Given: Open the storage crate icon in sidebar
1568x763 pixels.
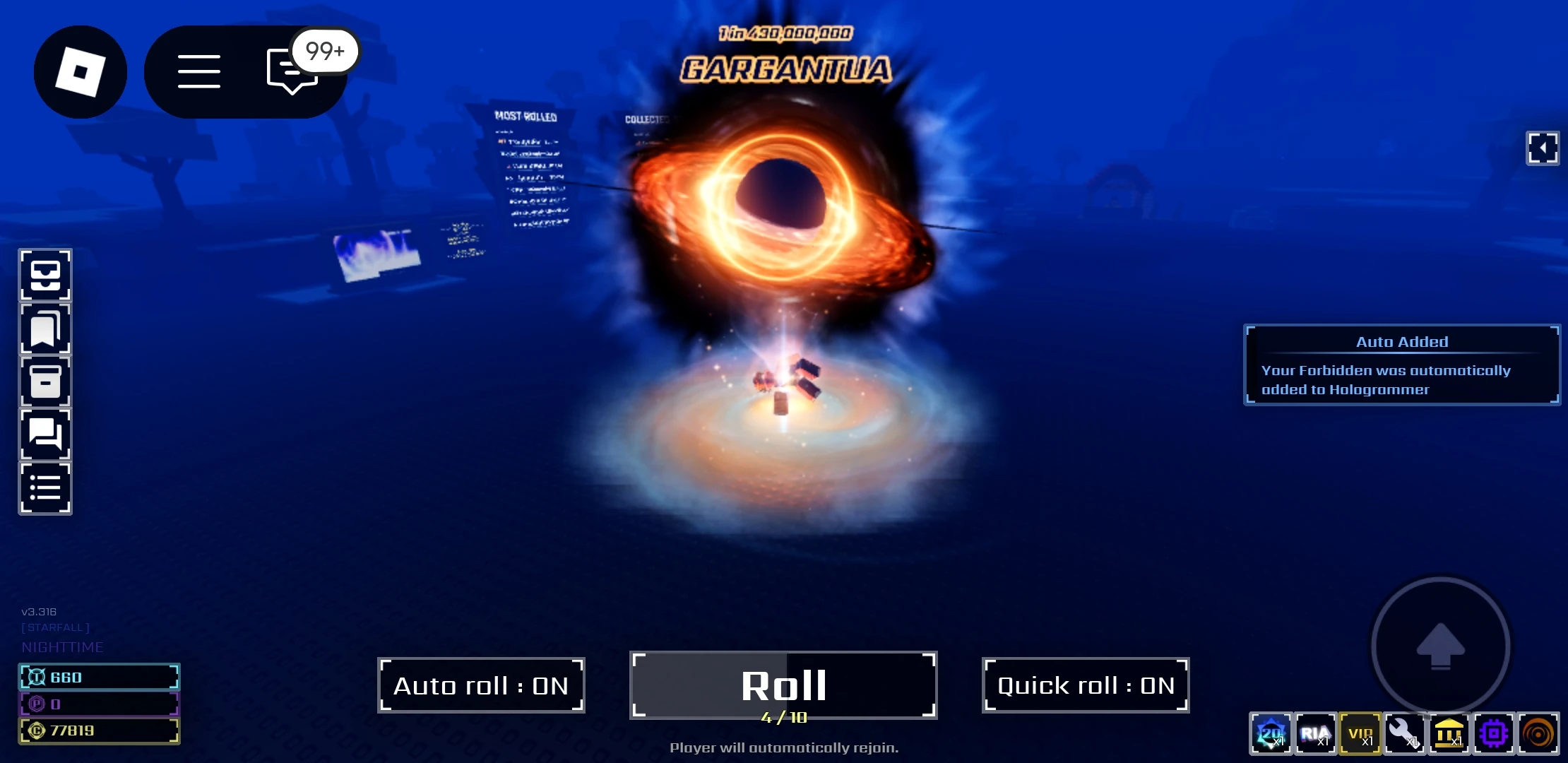Looking at the screenshot, I should coord(44,381).
